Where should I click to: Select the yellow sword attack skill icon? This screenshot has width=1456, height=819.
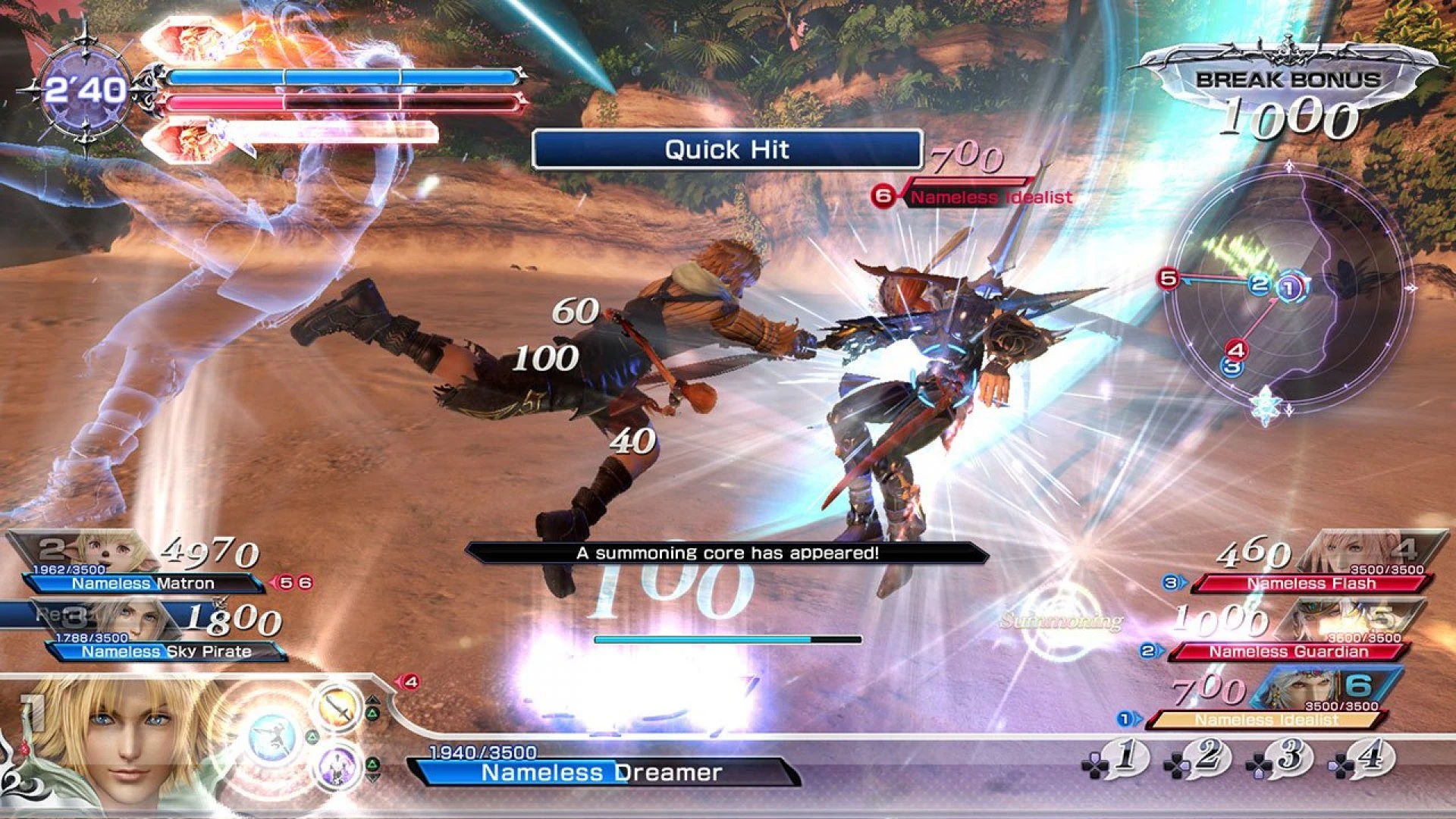pyautogui.click(x=339, y=707)
